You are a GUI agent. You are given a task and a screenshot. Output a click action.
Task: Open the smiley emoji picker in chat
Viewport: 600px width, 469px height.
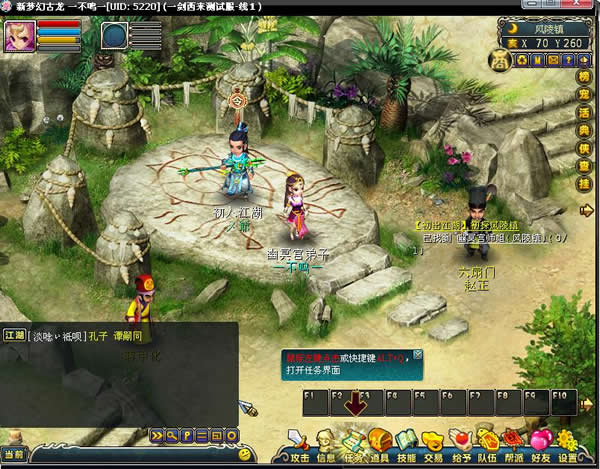244,455
